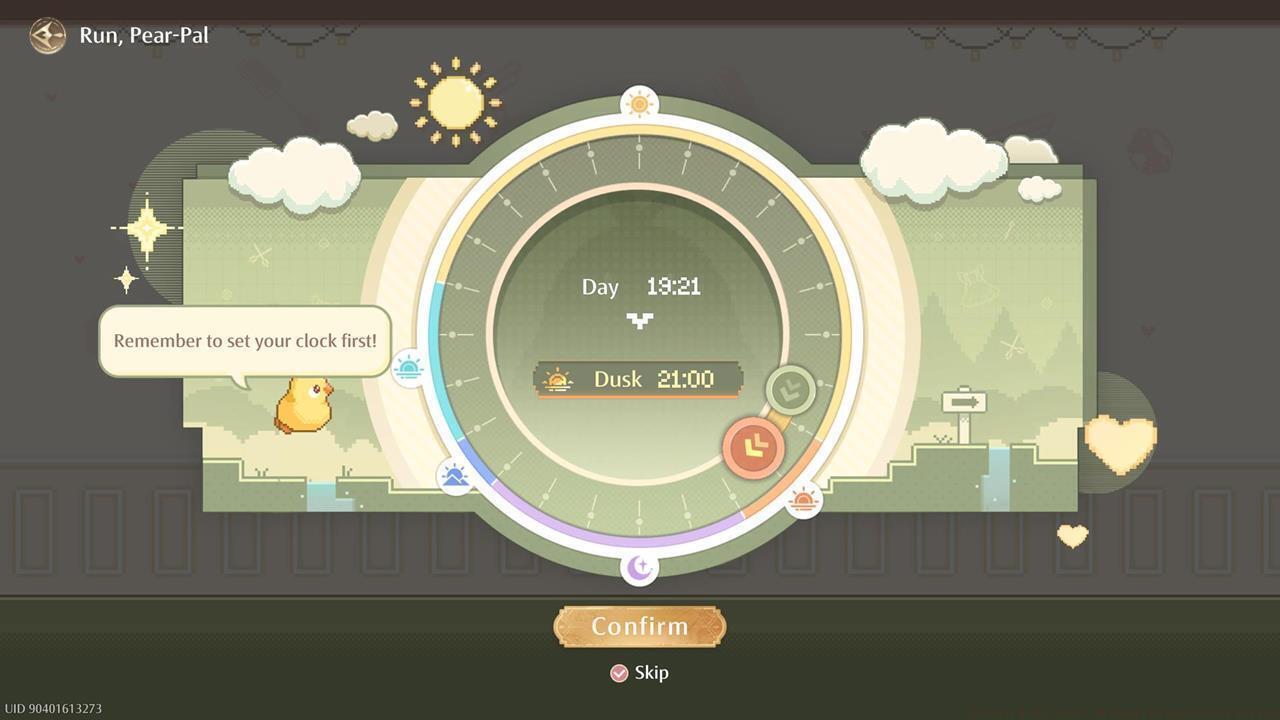Click the right-pointing signpost arrow in the scenery
The image size is (1280, 720).
click(963, 400)
